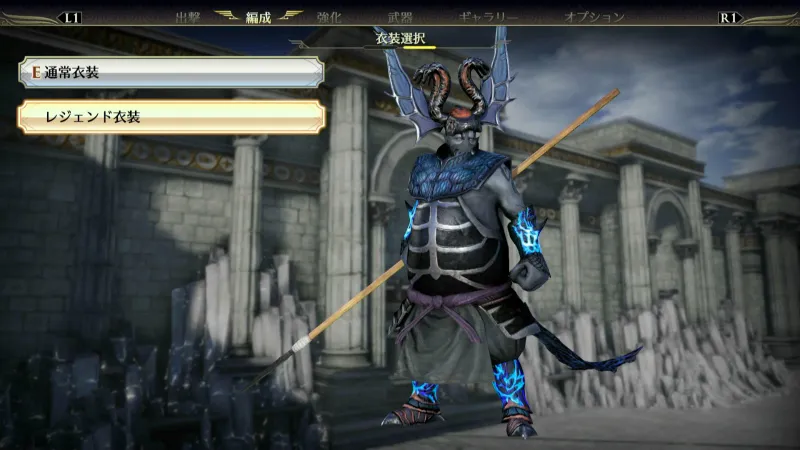Show the 武器 tab
Viewport: 800px width, 450px height.
click(x=400, y=17)
